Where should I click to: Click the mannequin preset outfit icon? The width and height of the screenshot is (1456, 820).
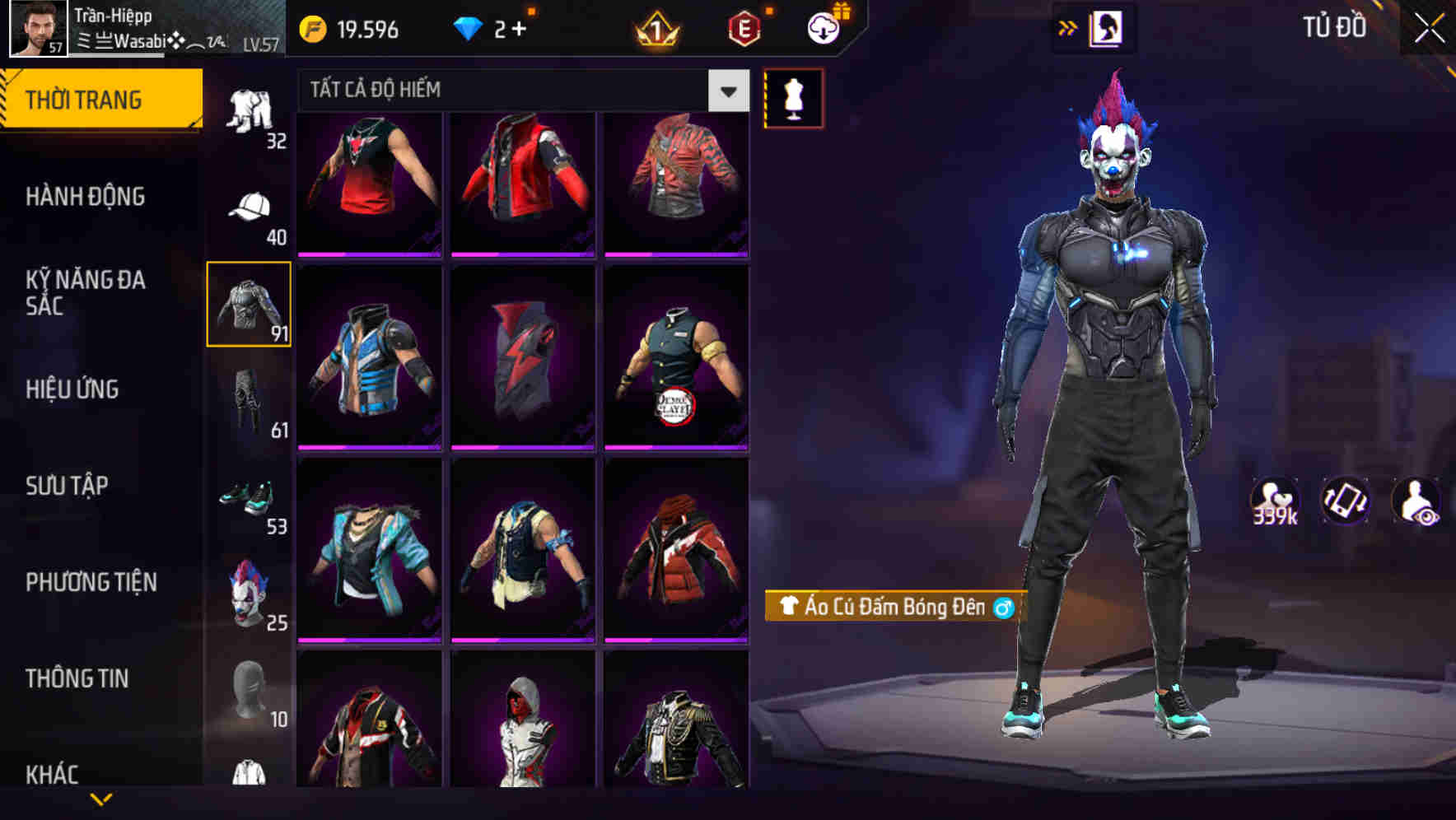coord(793,97)
